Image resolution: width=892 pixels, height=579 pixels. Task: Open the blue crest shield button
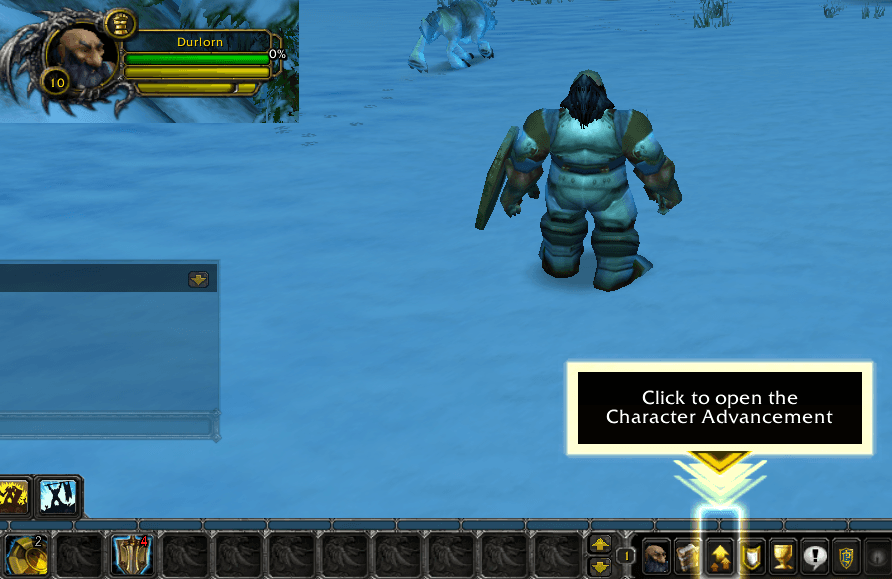pos(846,557)
